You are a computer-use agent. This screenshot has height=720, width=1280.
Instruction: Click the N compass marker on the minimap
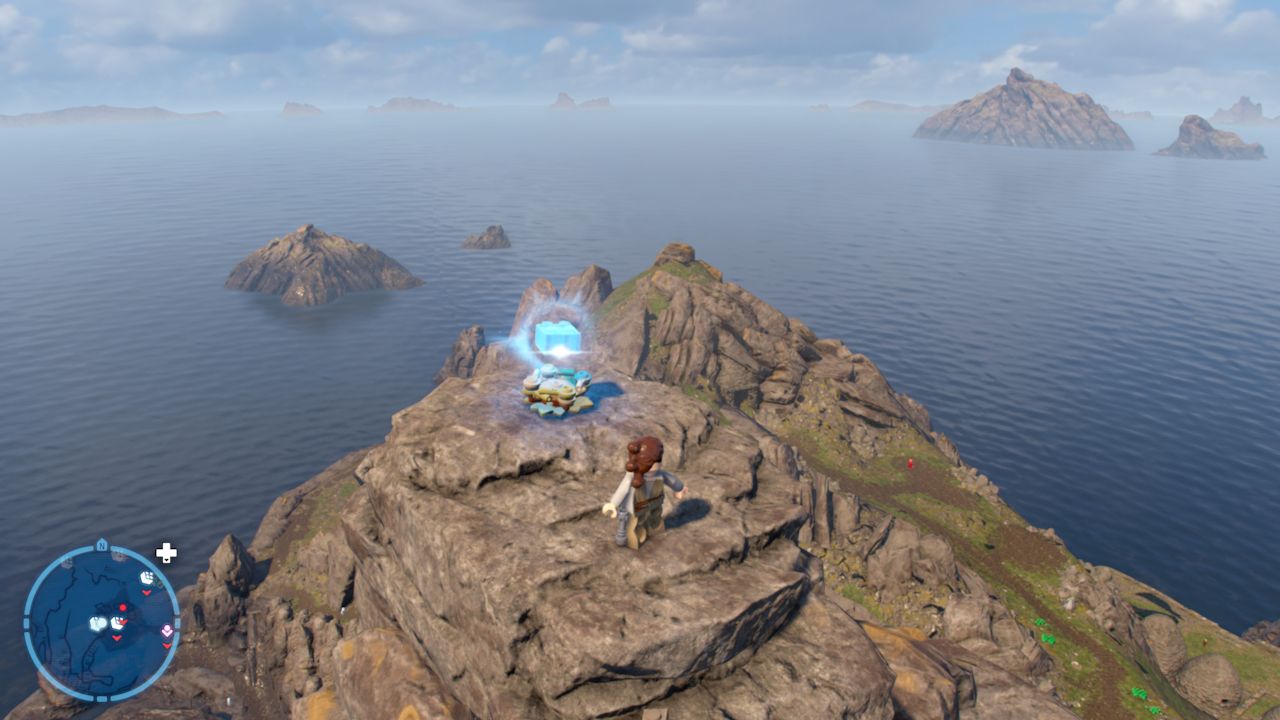click(x=101, y=545)
